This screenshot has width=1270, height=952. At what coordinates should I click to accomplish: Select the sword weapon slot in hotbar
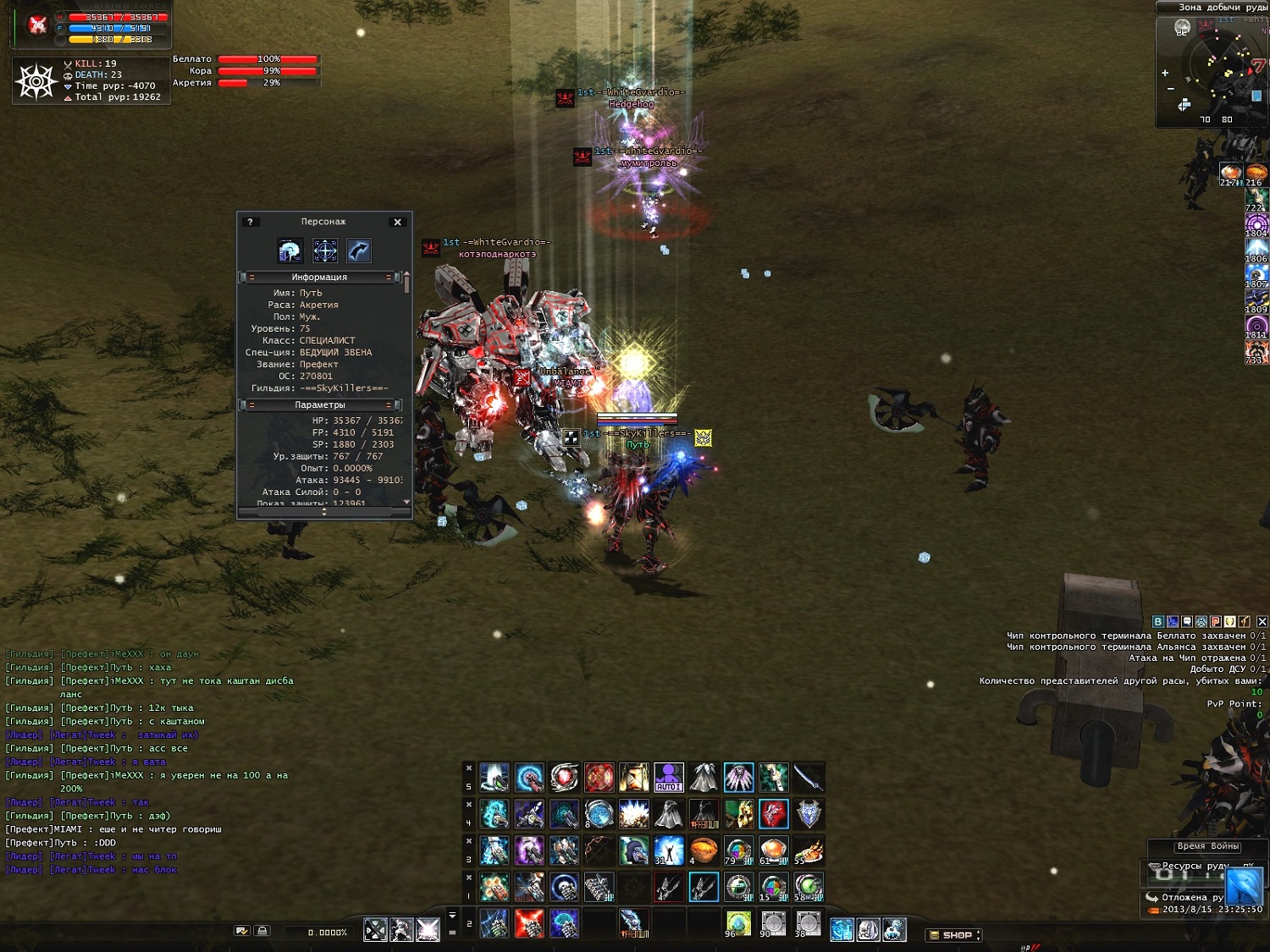pos(809,777)
